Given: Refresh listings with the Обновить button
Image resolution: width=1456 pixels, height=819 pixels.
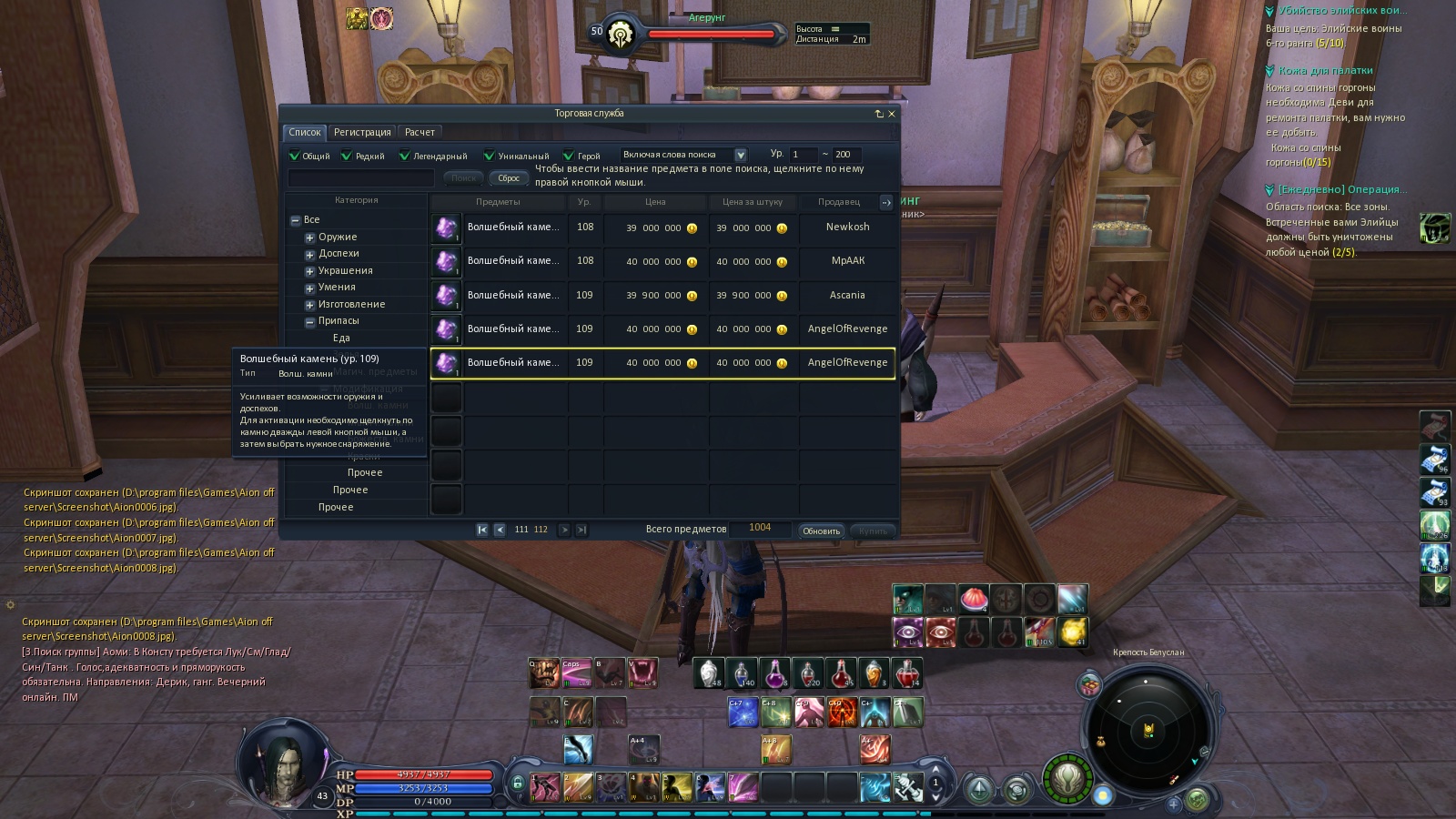Looking at the screenshot, I should click(821, 531).
